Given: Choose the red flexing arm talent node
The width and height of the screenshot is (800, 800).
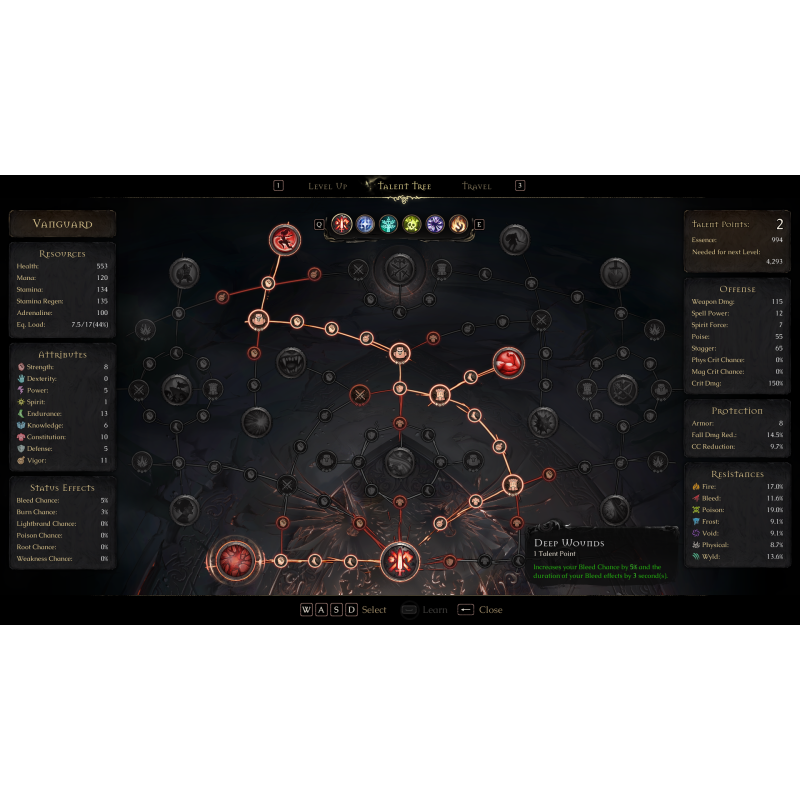Looking at the screenshot, I should click(508, 362).
